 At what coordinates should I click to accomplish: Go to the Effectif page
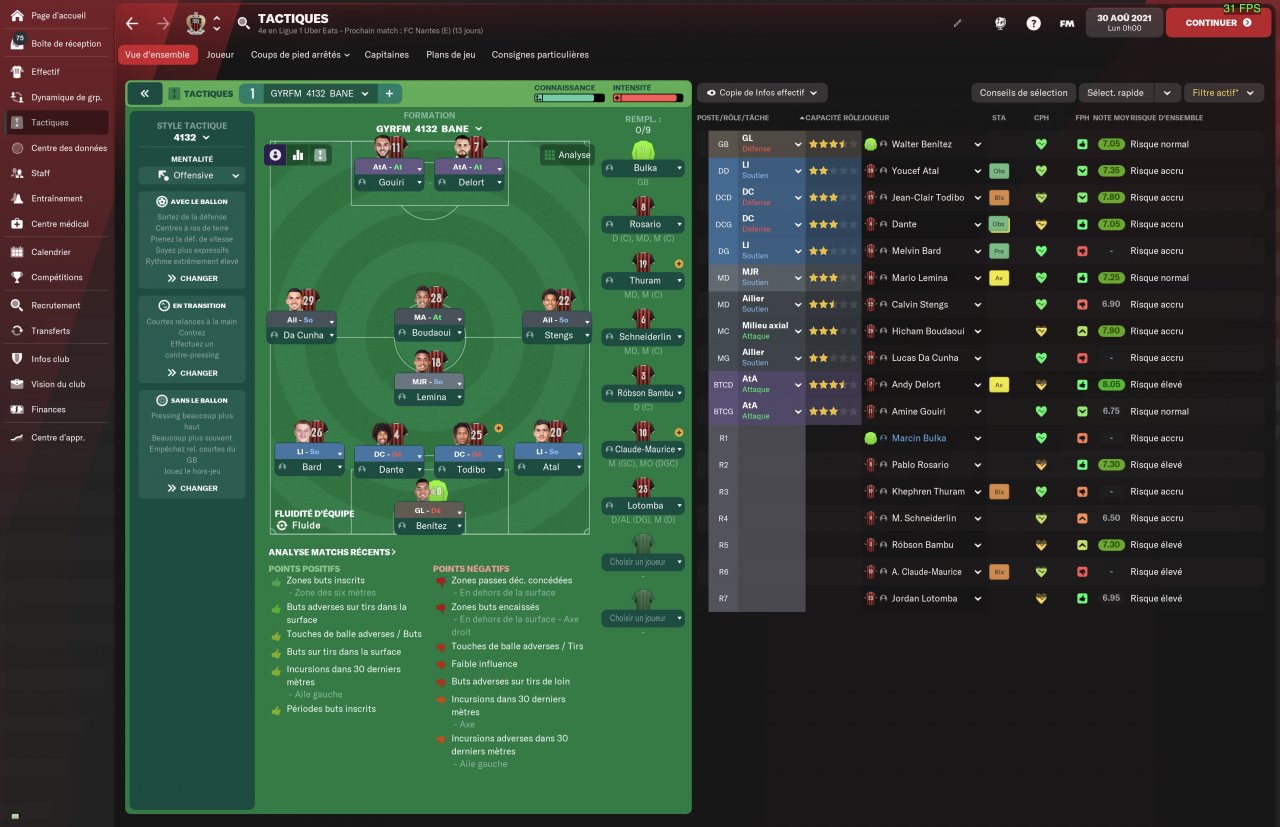[x=45, y=72]
